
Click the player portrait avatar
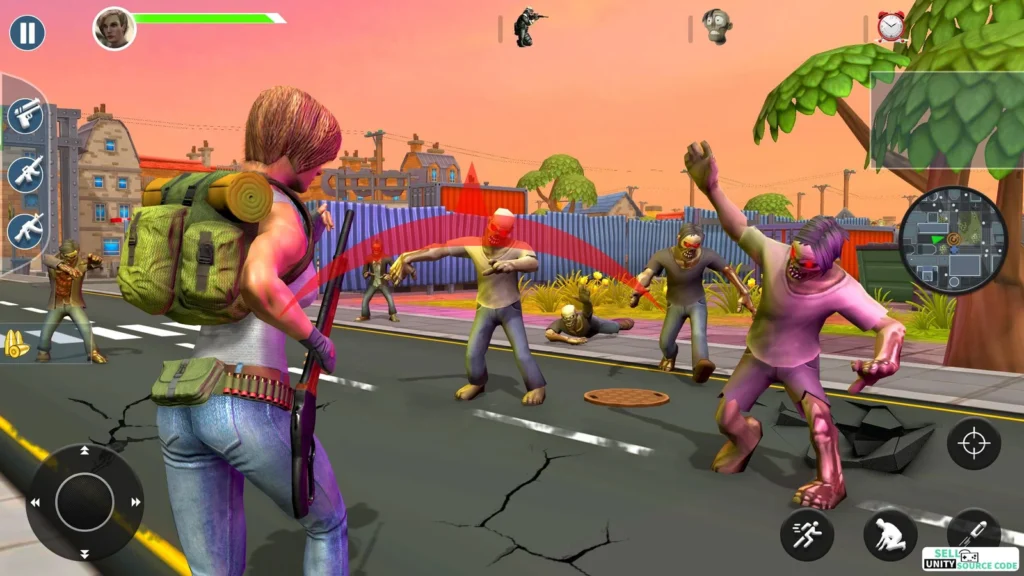(x=114, y=28)
